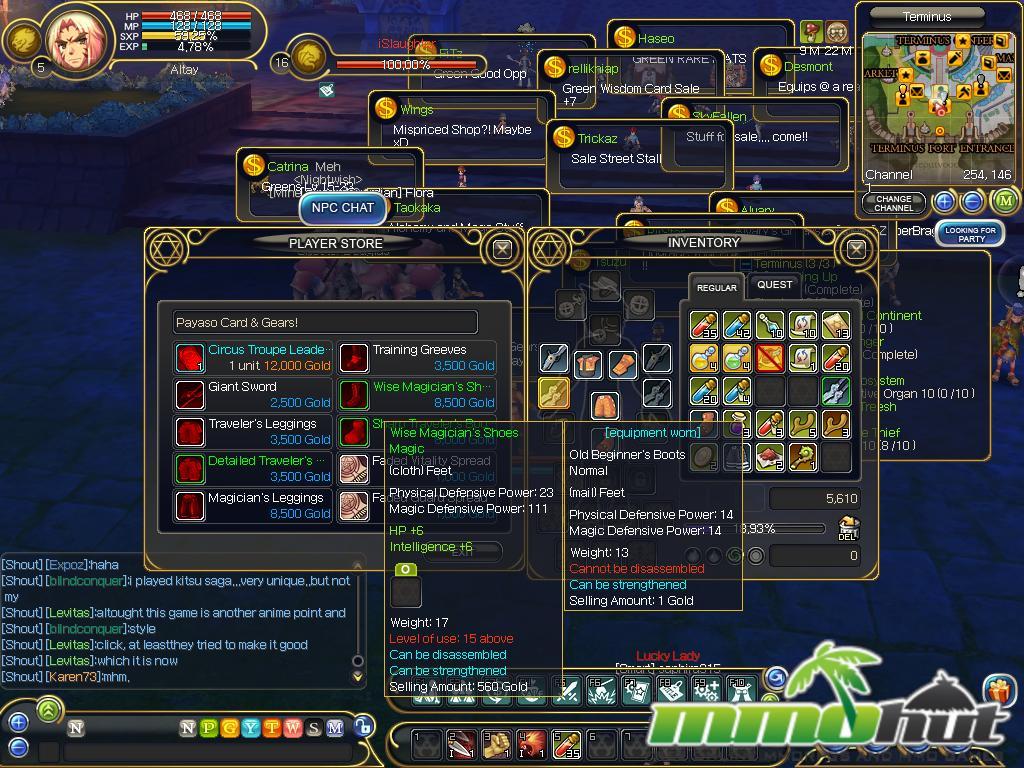Close the Inventory window
This screenshot has width=1024, height=768.
pos(856,249)
